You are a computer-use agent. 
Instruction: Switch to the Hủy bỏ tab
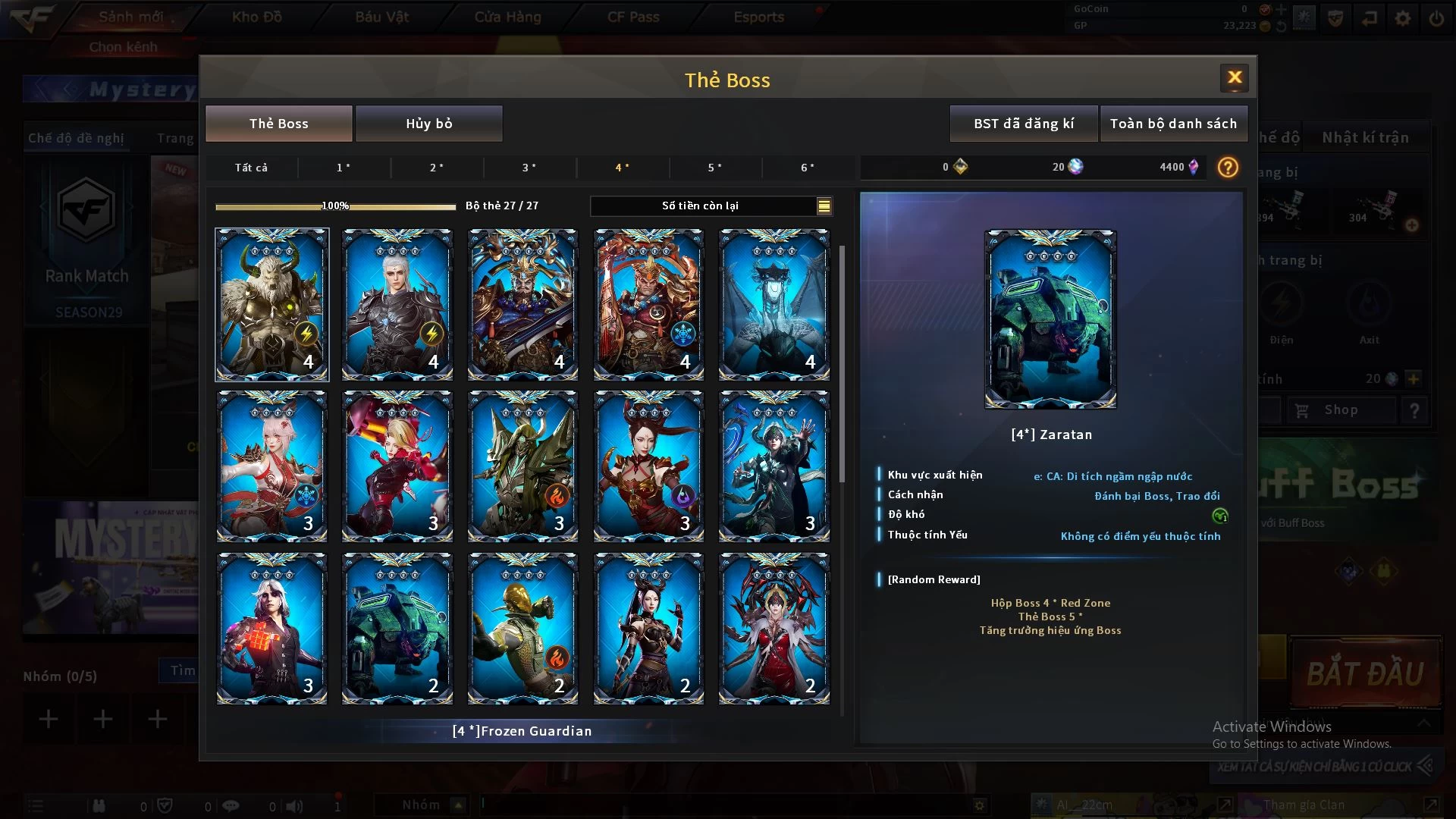coord(428,124)
